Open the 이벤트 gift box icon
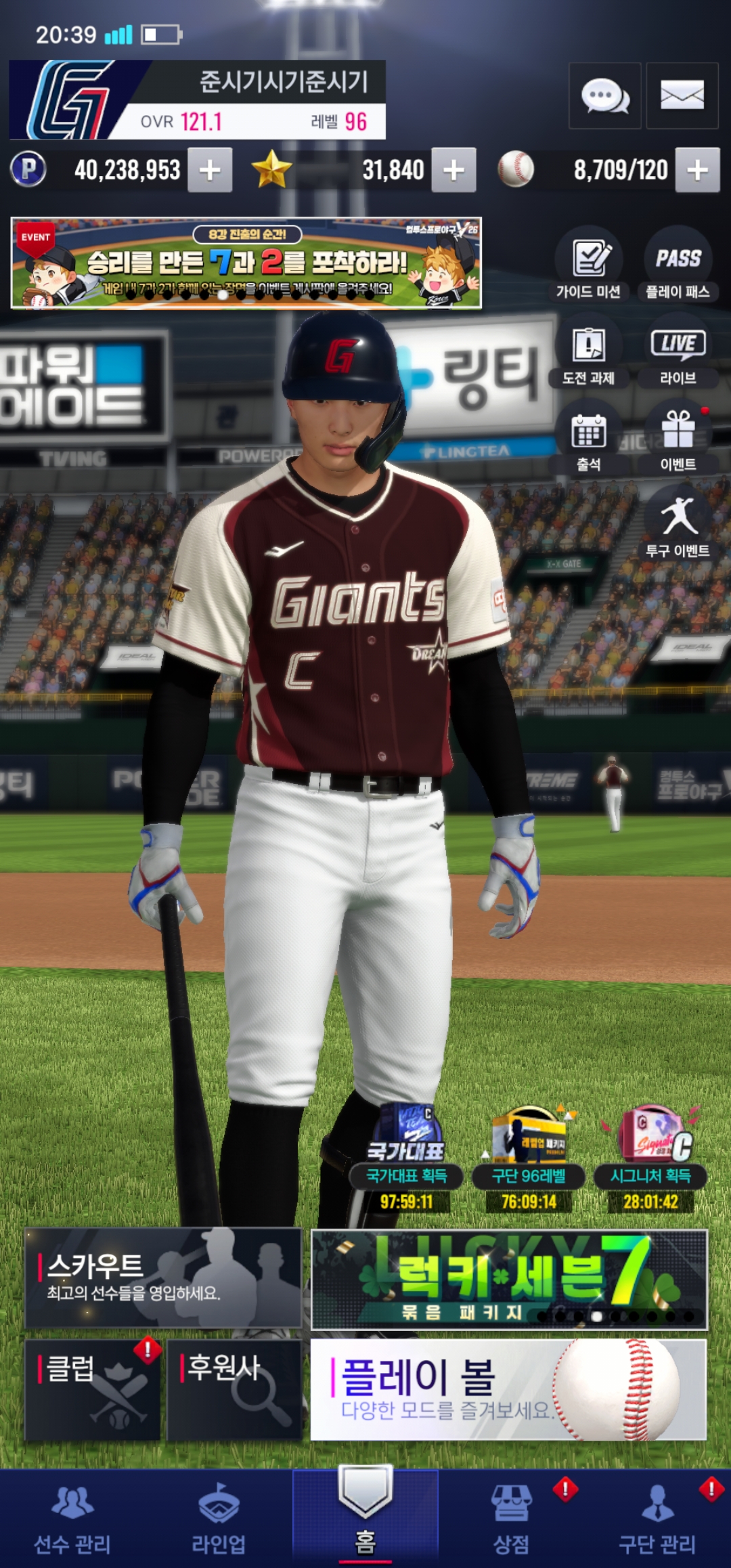Viewport: 731px width, 1568px height. click(678, 439)
